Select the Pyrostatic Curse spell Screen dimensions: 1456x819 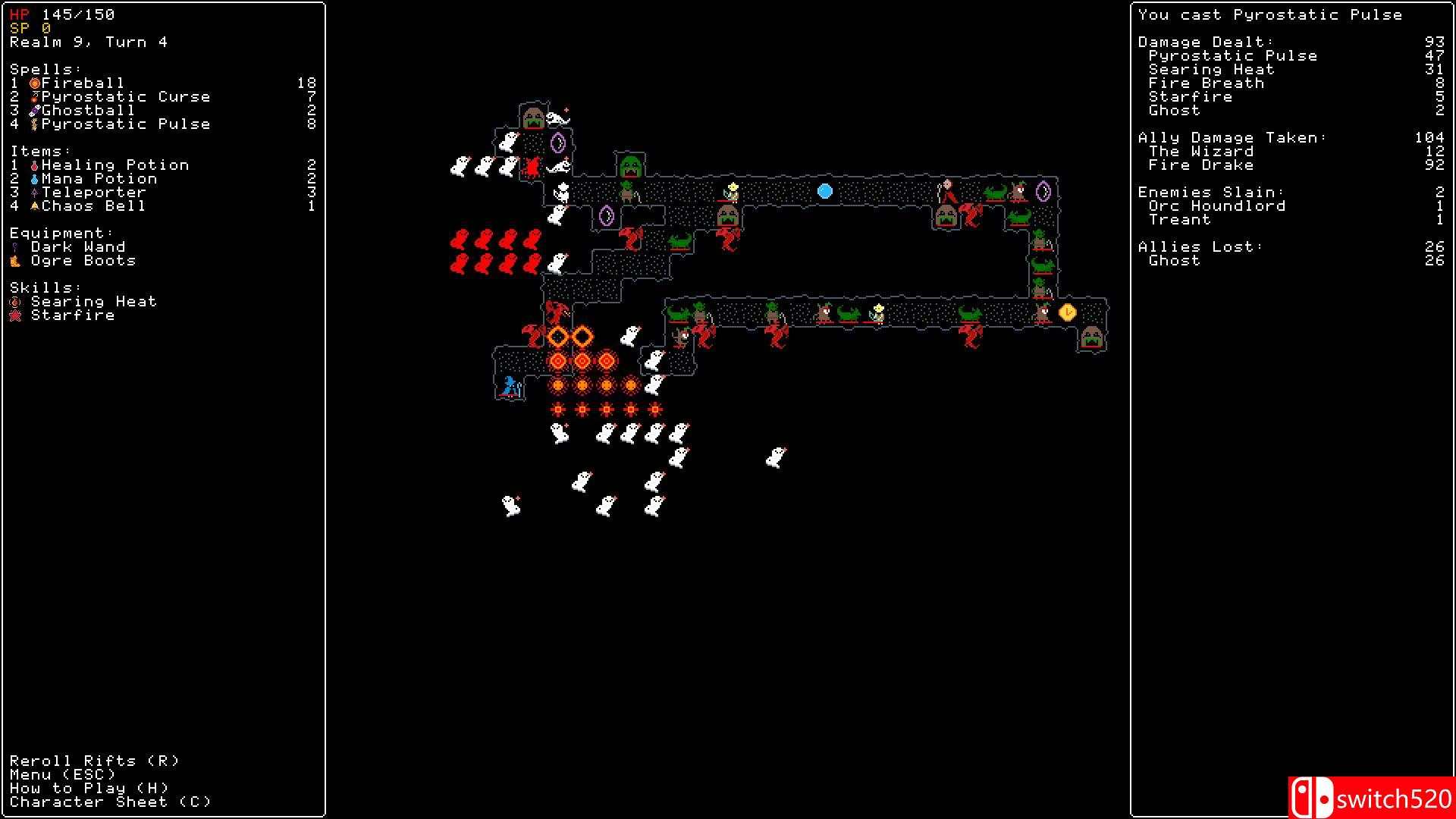pyautogui.click(x=127, y=96)
